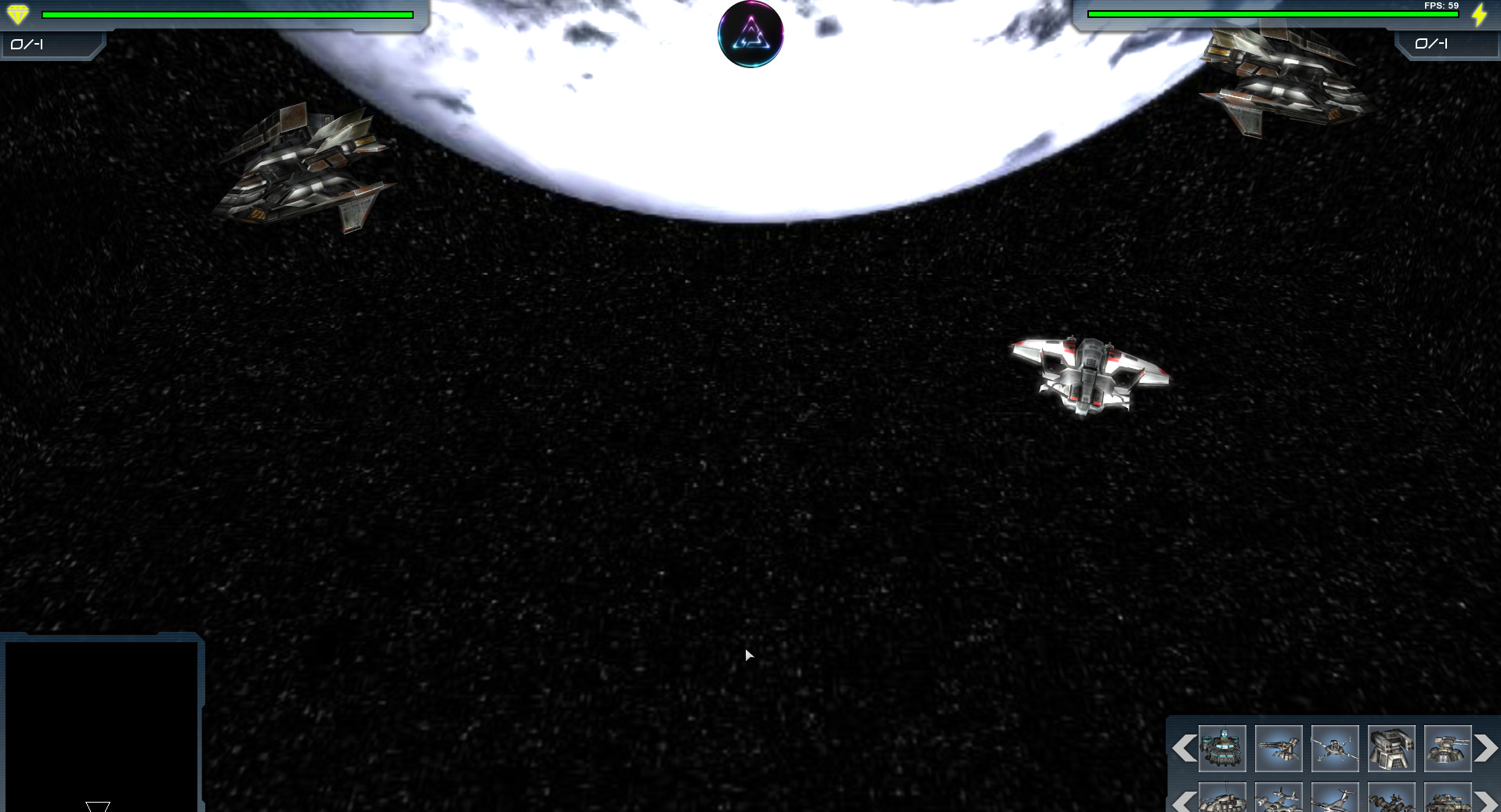Open the glowing triangle portal emblem

pyautogui.click(x=749, y=34)
